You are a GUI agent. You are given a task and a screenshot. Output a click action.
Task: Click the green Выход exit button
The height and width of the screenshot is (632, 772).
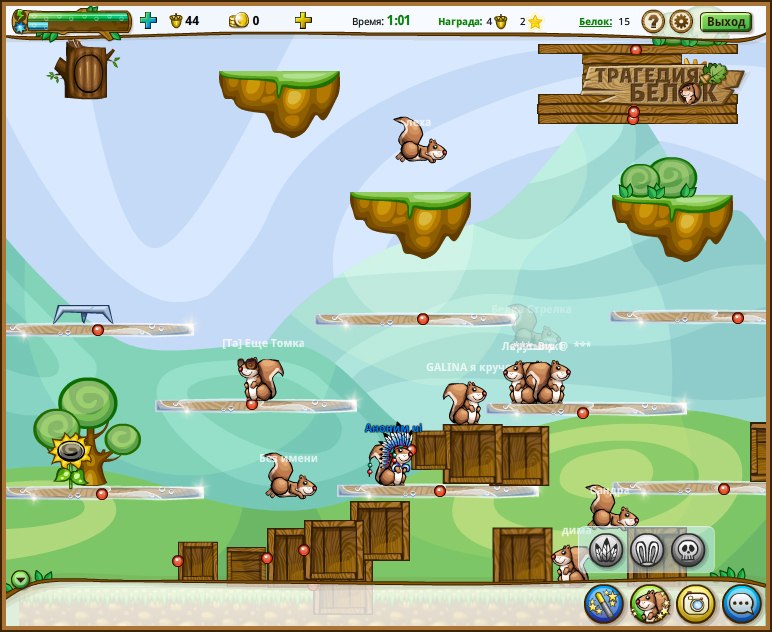tap(725, 21)
